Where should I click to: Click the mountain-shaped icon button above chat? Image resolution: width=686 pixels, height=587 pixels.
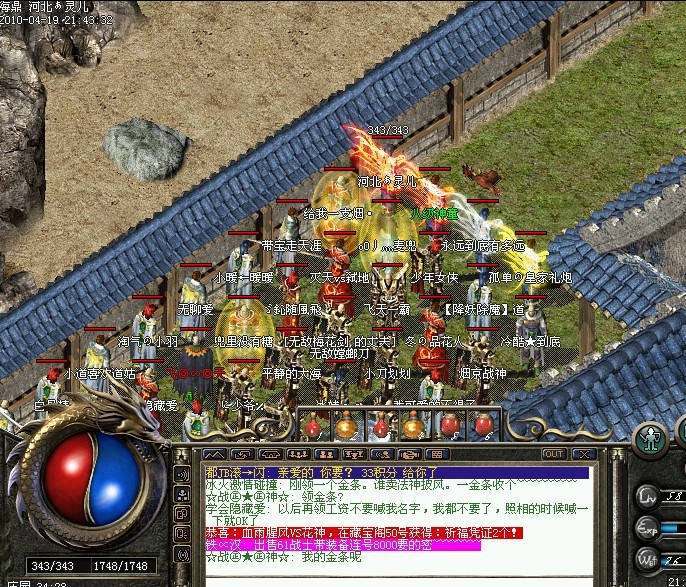(215, 454)
